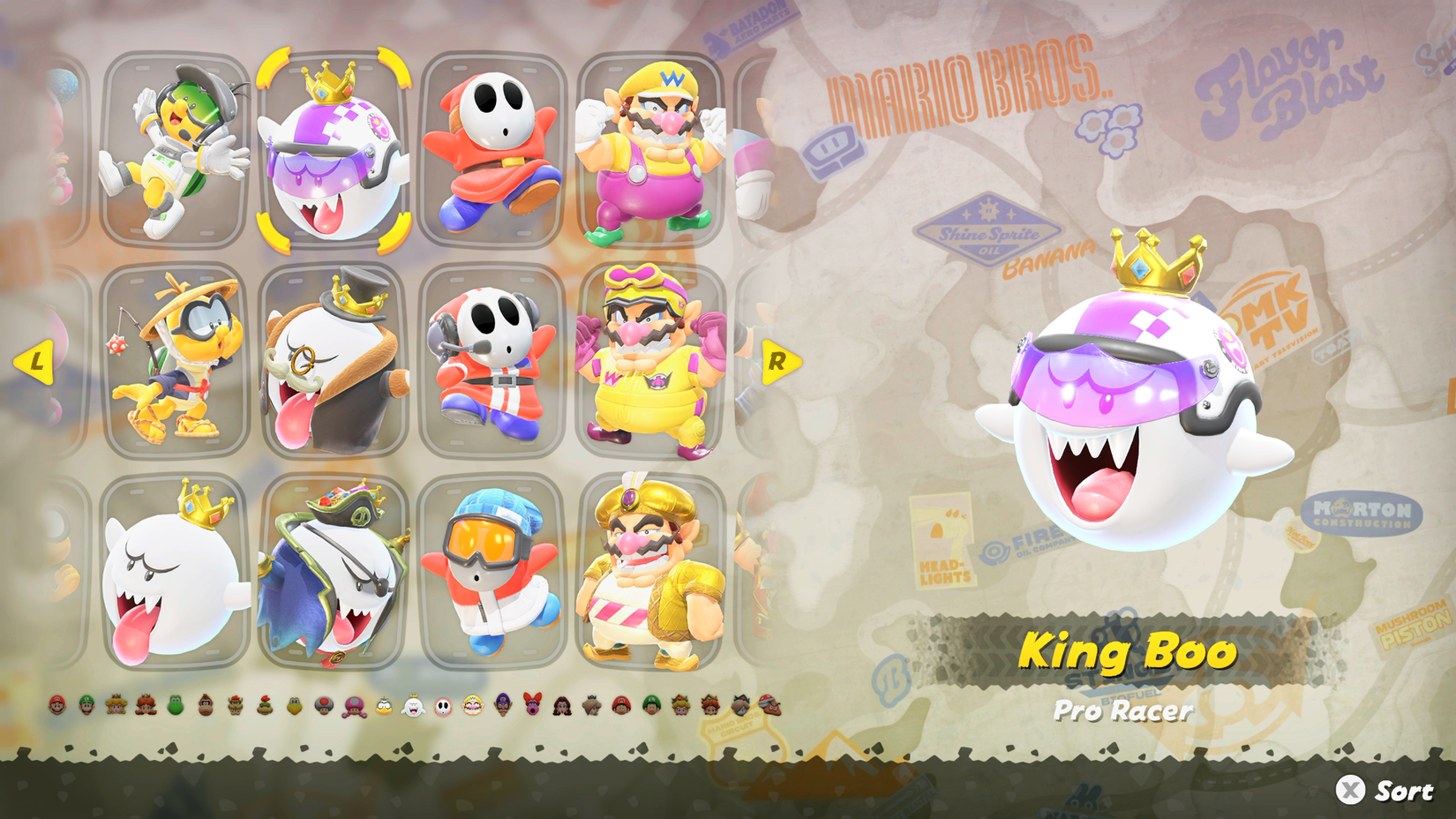Select the Mario face icon

pos(57,706)
